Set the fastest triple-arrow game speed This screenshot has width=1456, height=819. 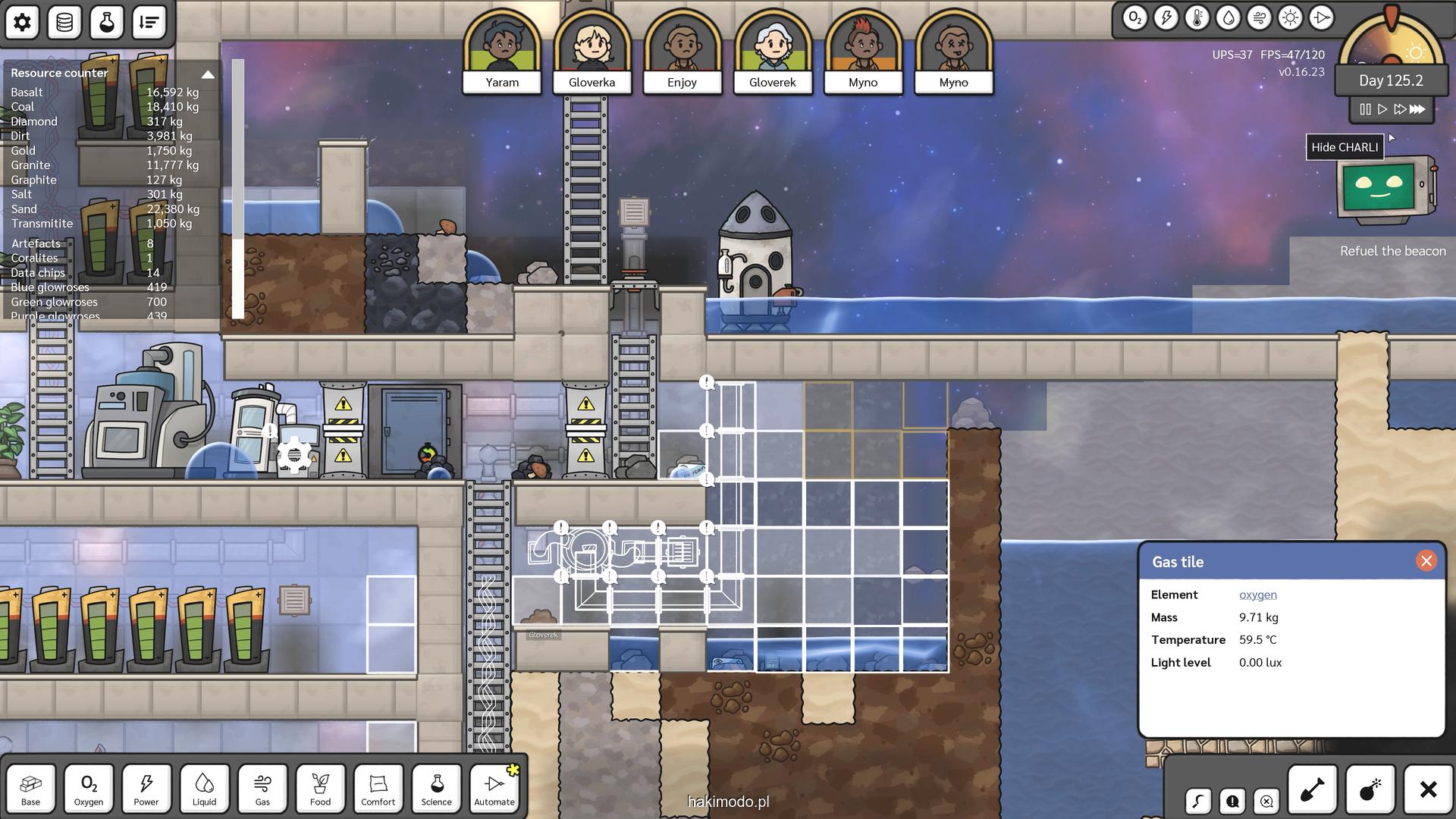click(1417, 109)
